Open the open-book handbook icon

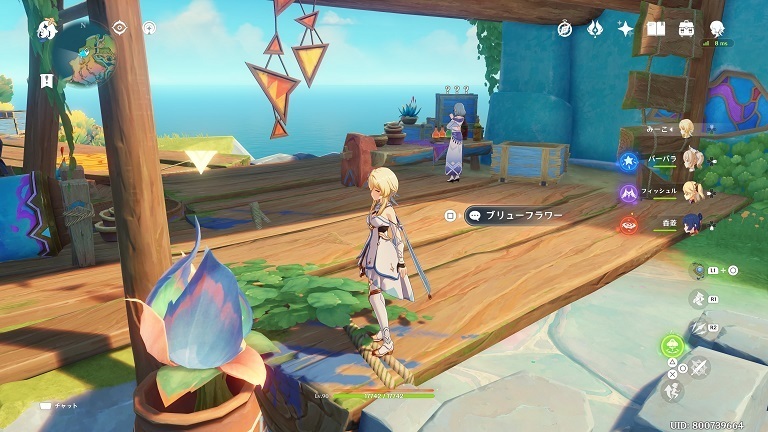point(656,29)
